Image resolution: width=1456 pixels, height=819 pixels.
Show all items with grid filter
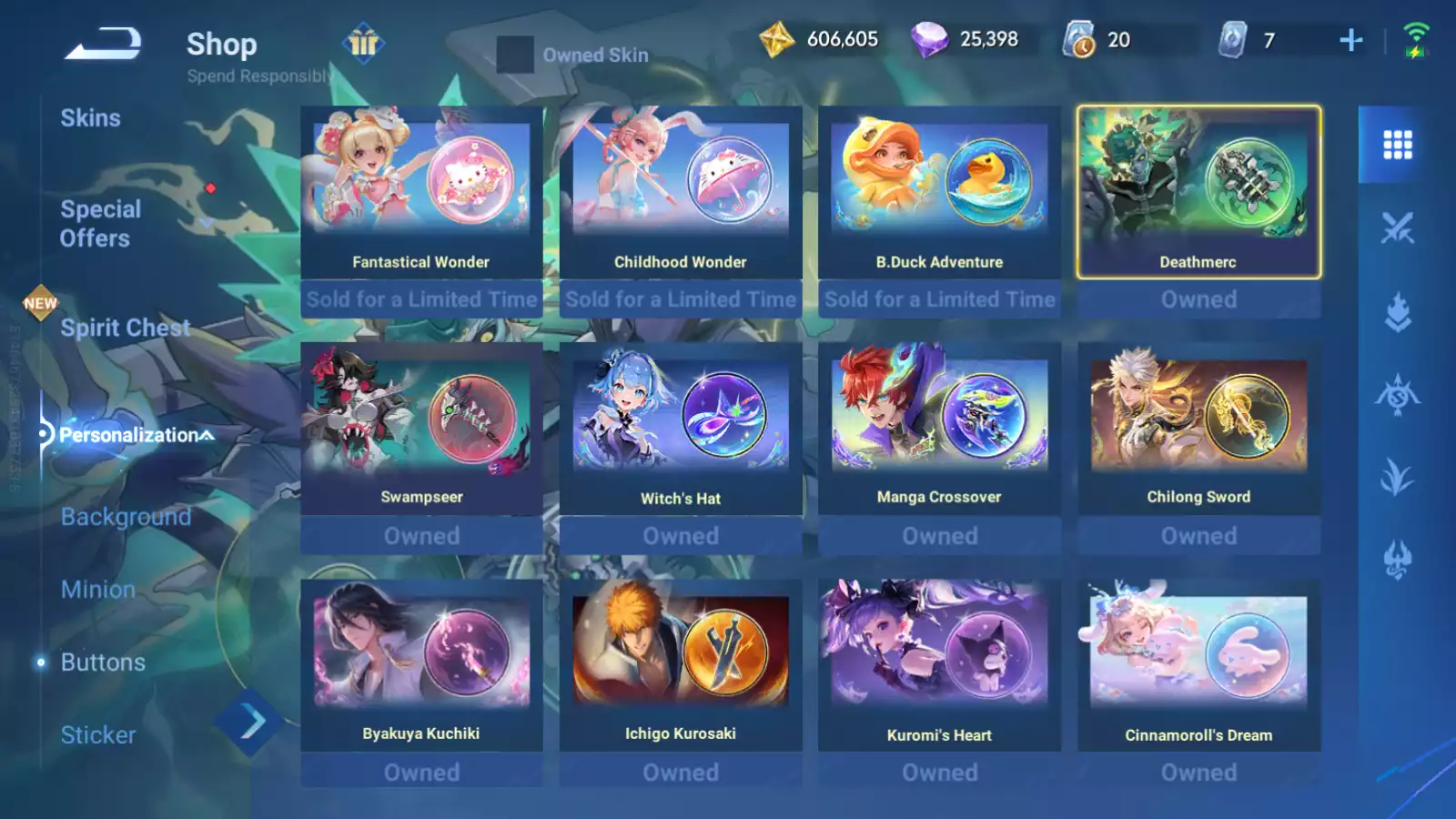click(x=1397, y=145)
